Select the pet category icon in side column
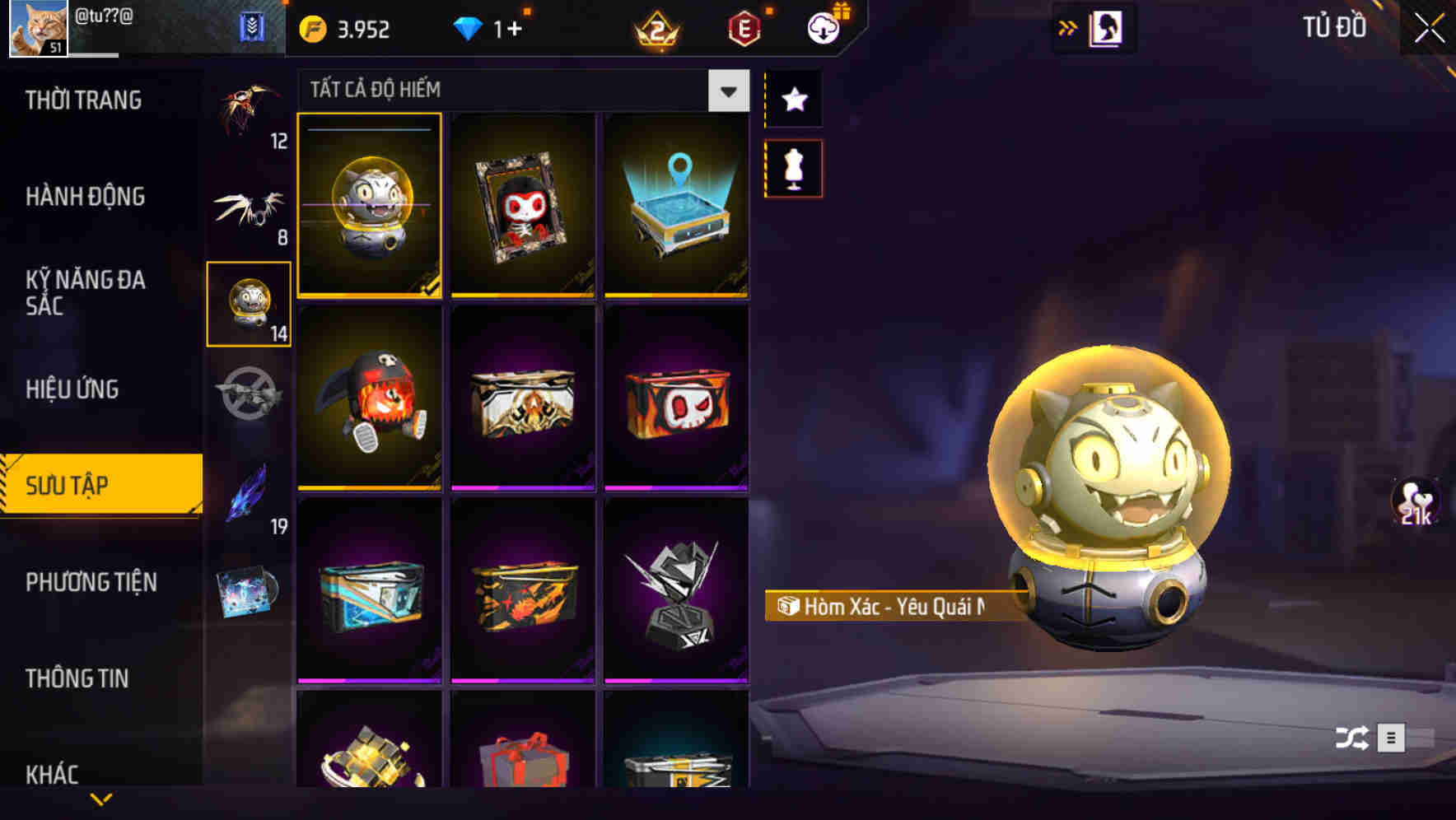Image resolution: width=1456 pixels, height=820 pixels. tap(249, 303)
